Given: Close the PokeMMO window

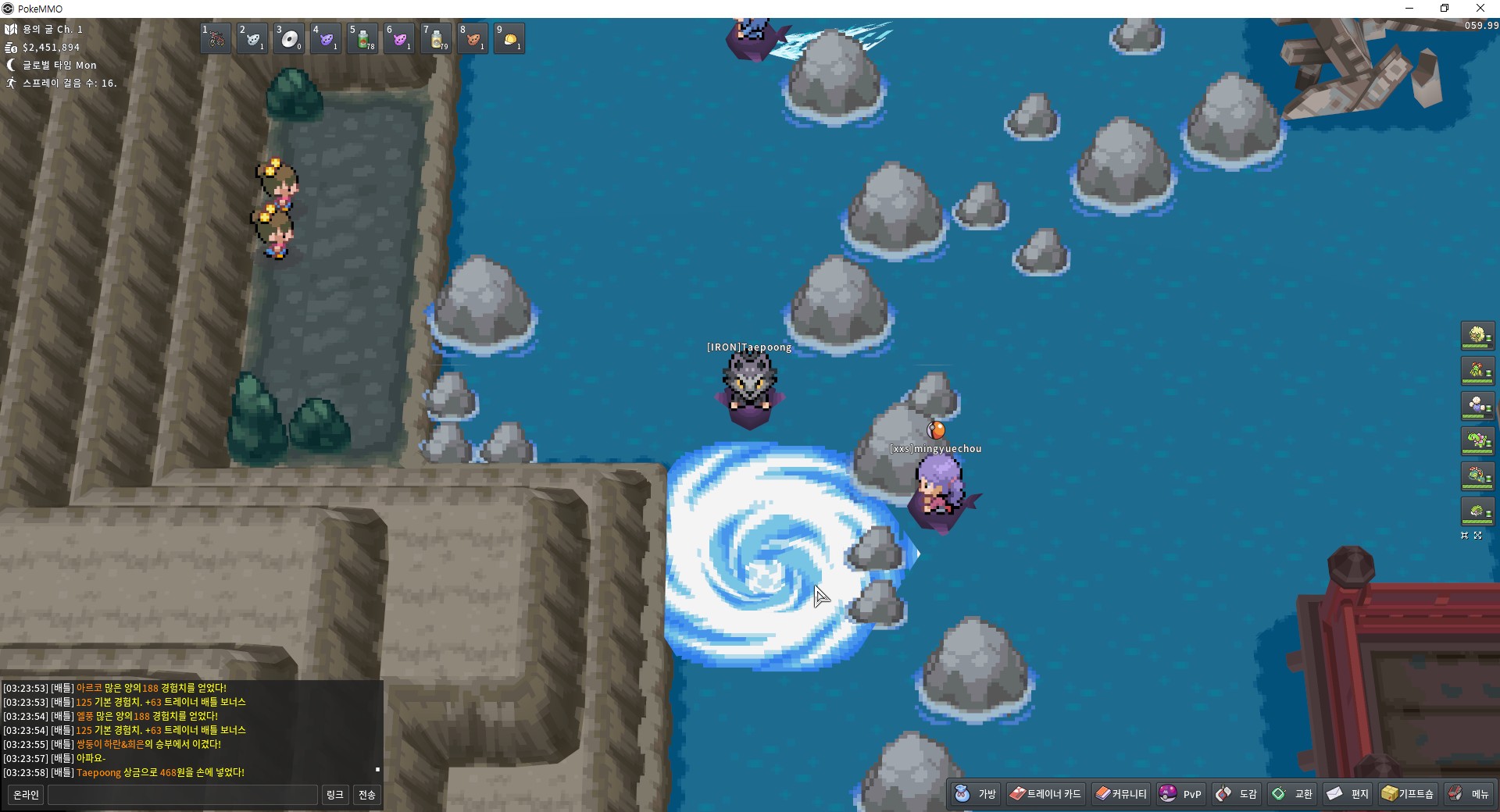Looking at the screenshot, I should tap(1480, 9).
